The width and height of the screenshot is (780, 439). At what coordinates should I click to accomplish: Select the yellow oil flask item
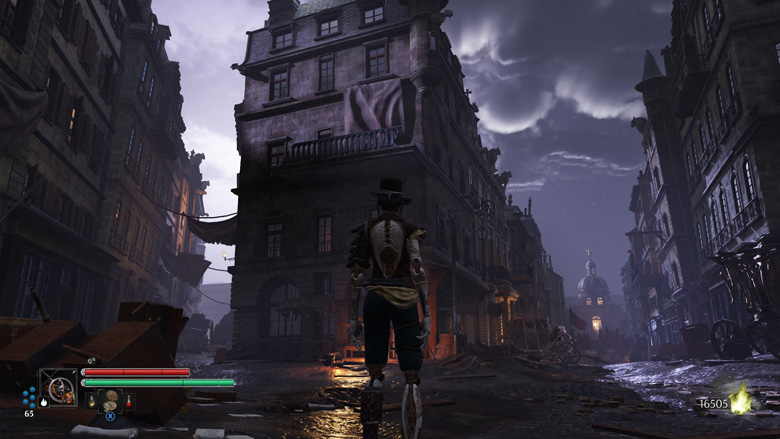click(90, 400)
